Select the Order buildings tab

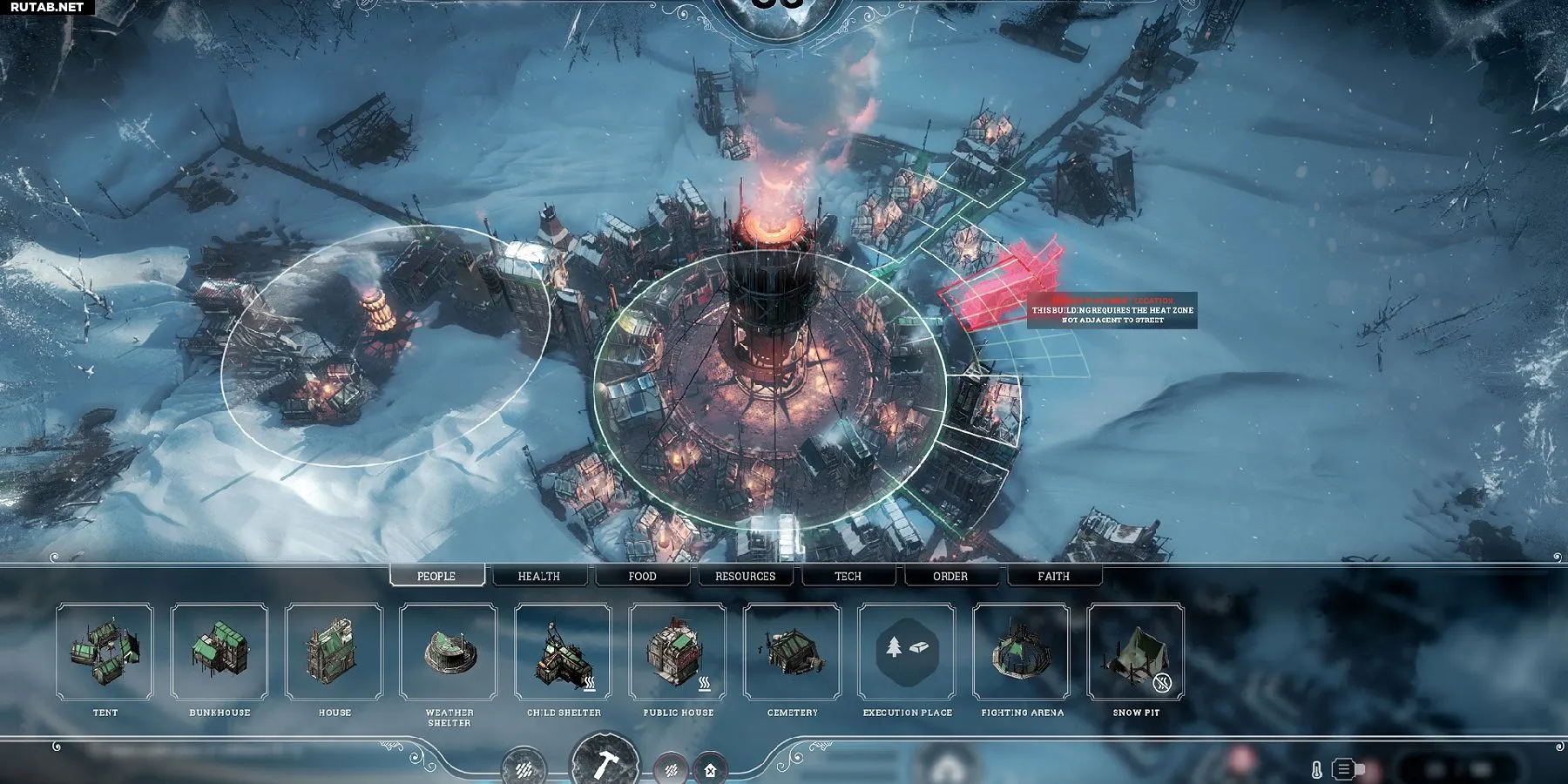coord(950,576)
